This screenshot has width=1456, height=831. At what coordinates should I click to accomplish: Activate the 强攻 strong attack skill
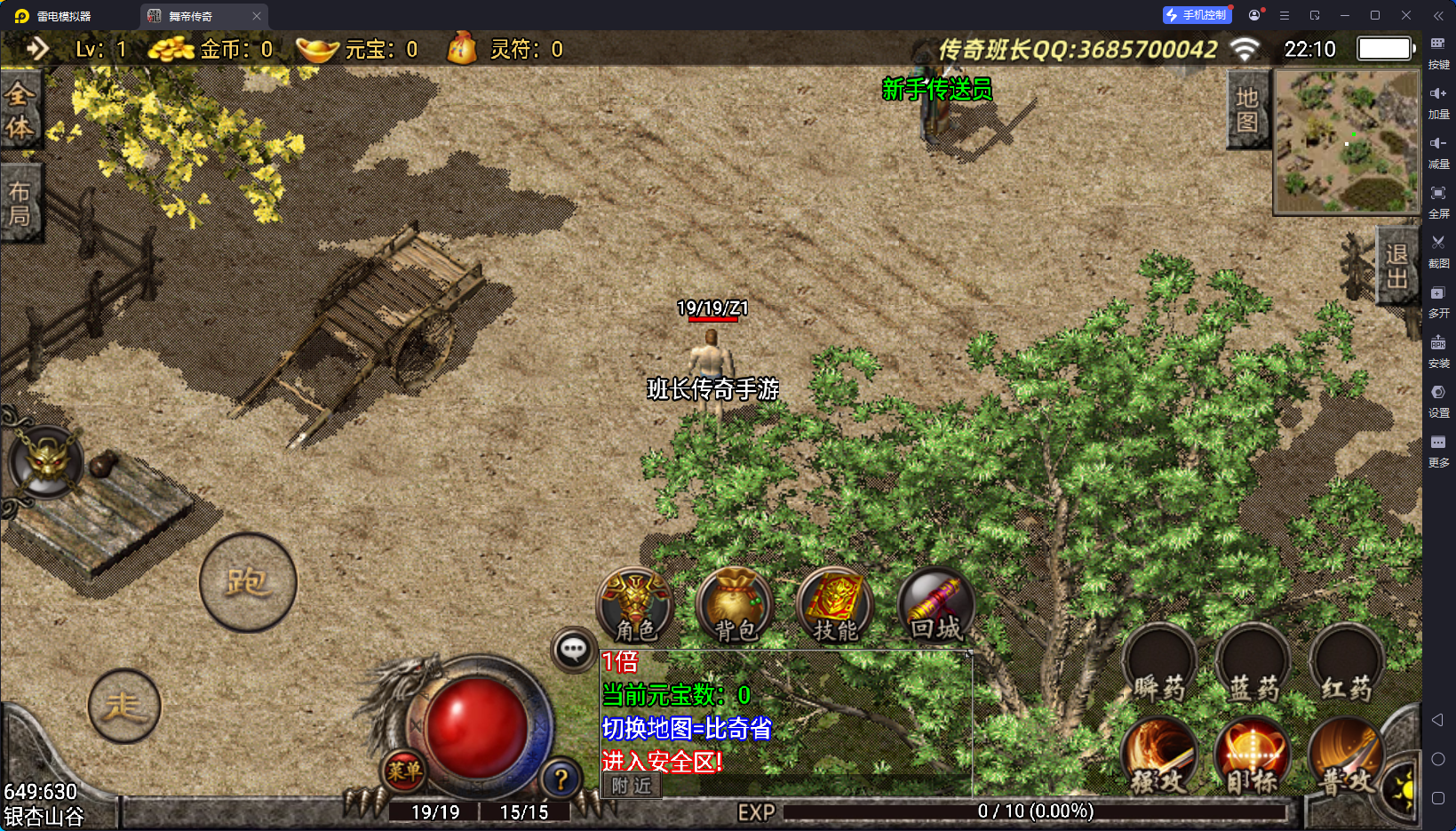pyautogui.click(x=1159, y=757)
